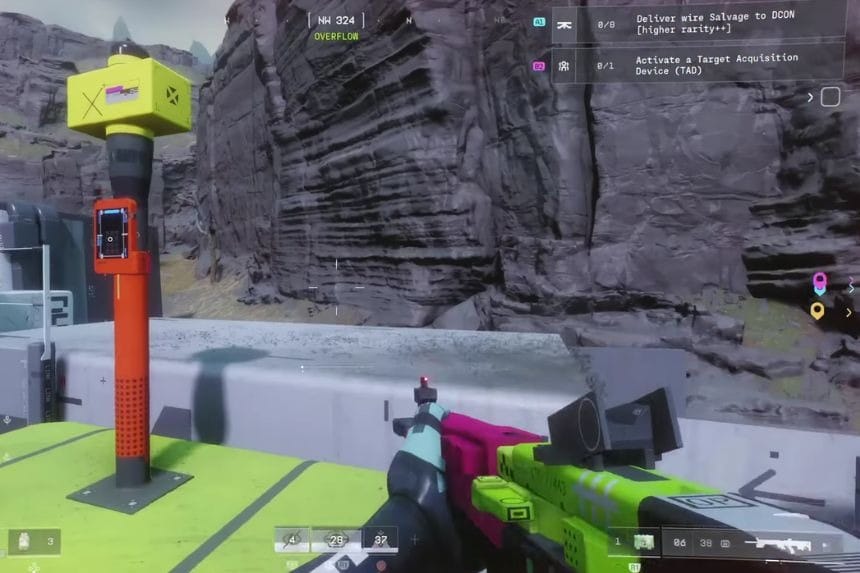860x573 pixels.
Task: Select the consumable slot showing count 3
Action: 34,542
